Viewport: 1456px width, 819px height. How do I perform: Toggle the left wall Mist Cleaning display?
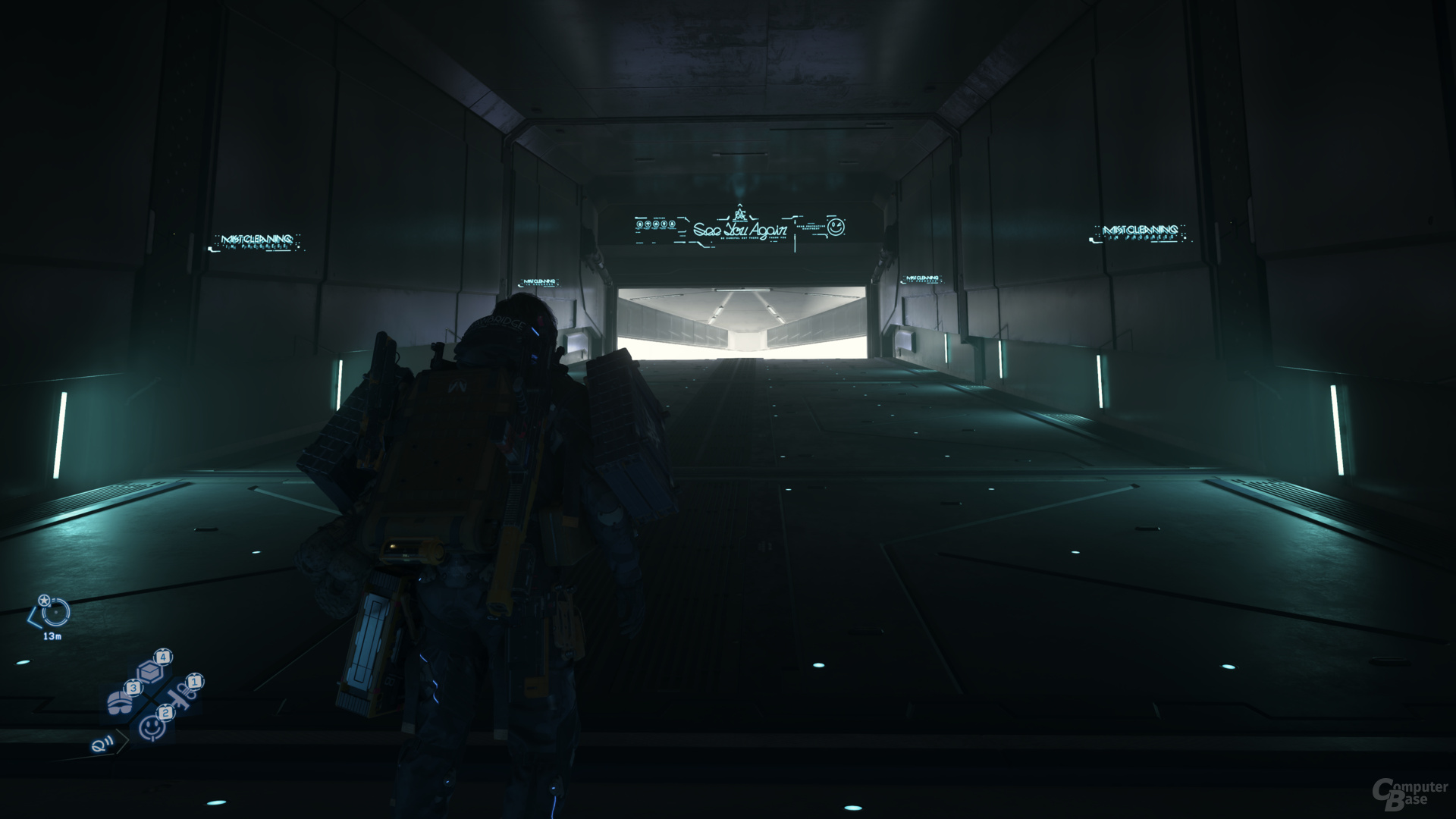258,239
